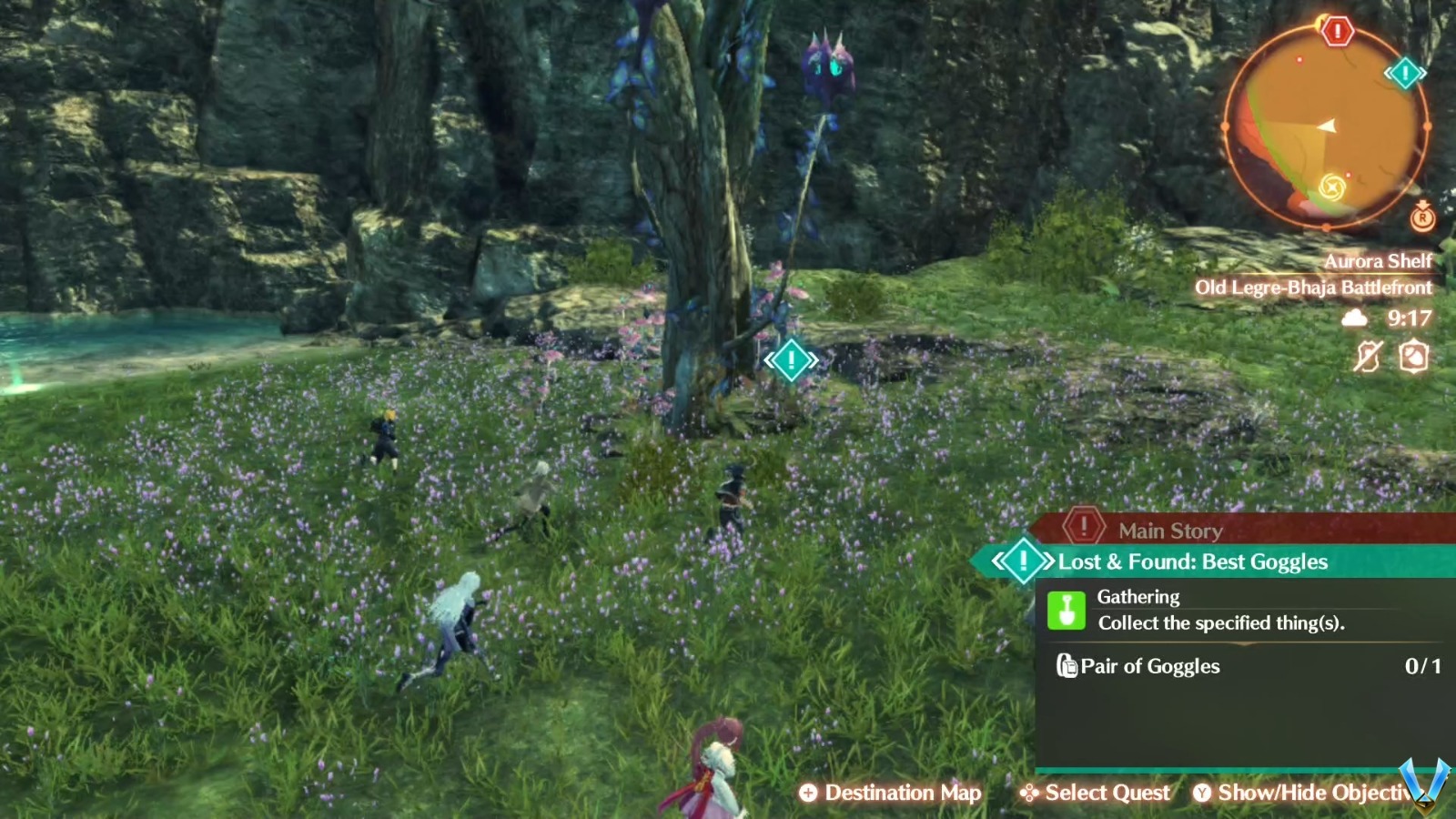Click the red Main Story hexagon icon
Viewport: 1456px width, 819px height.
click(x=1082, y=530)
